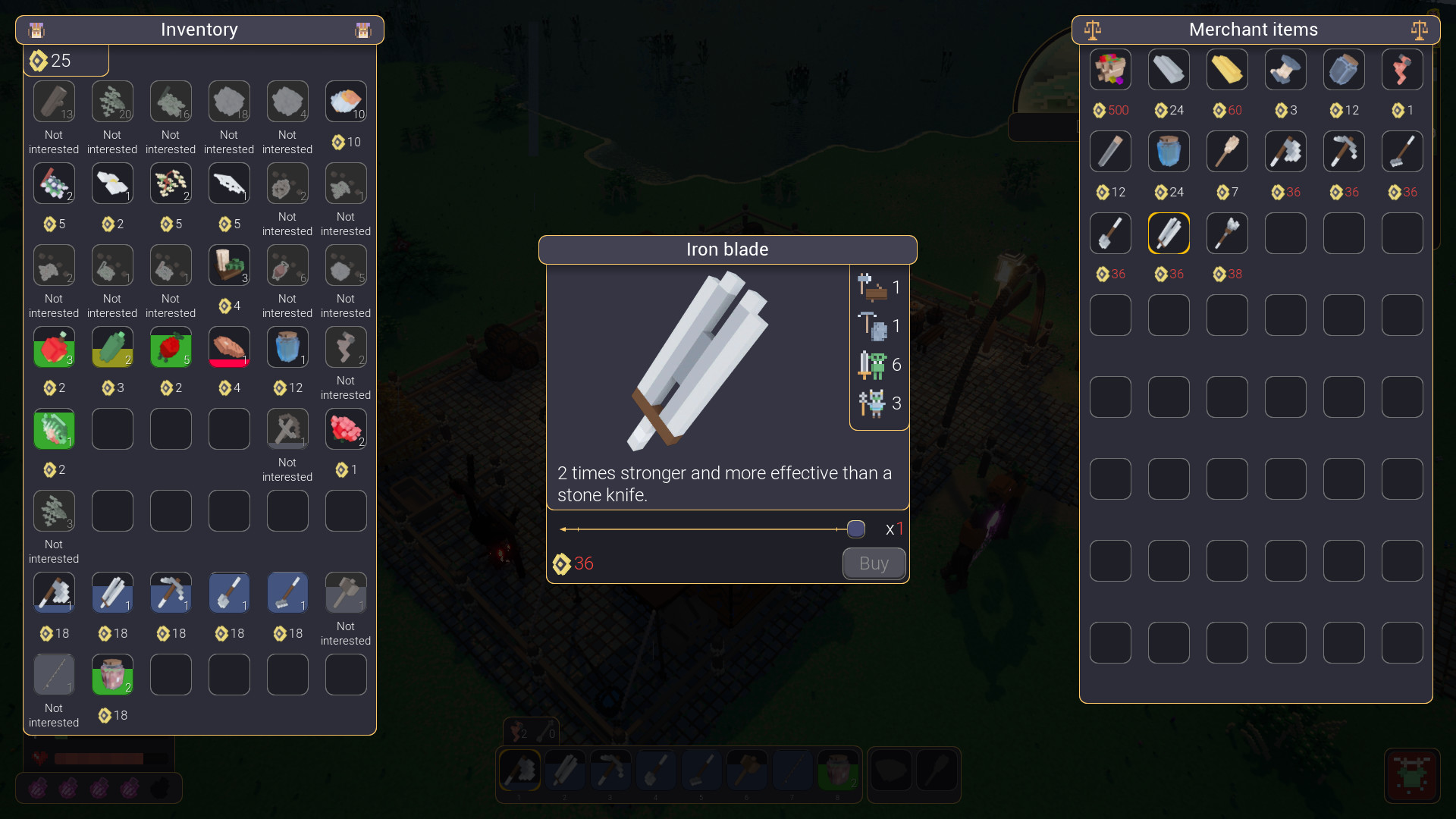
Task: Click the blue jar priced 24 in merchant items
Action: (x=1169, y=151)
